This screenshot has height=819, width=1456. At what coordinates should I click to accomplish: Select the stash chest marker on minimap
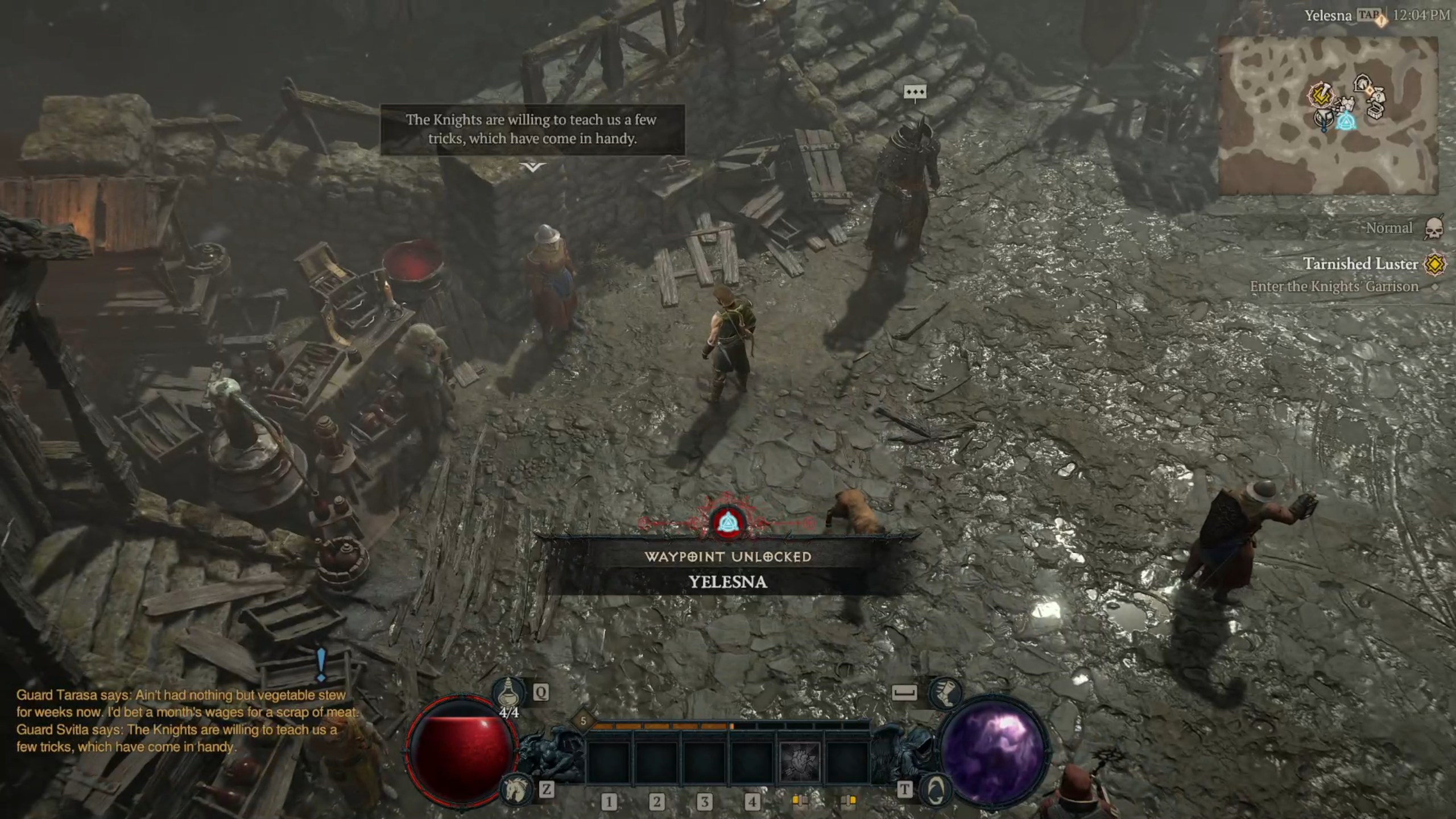click(1374, 110)
